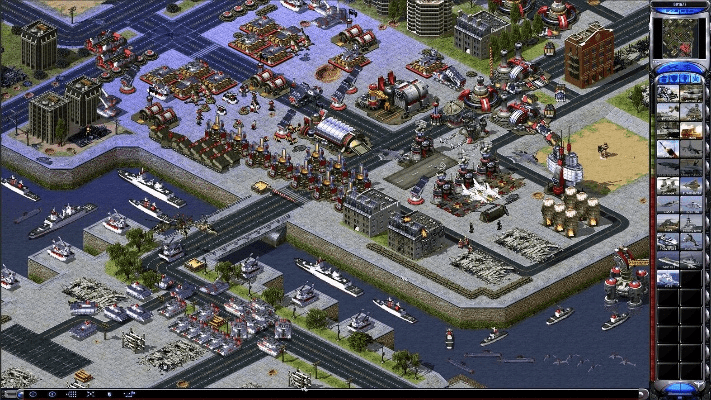Switch to the defenses build tab
This screenshot has height=400, width=711.
coord(673,79)
